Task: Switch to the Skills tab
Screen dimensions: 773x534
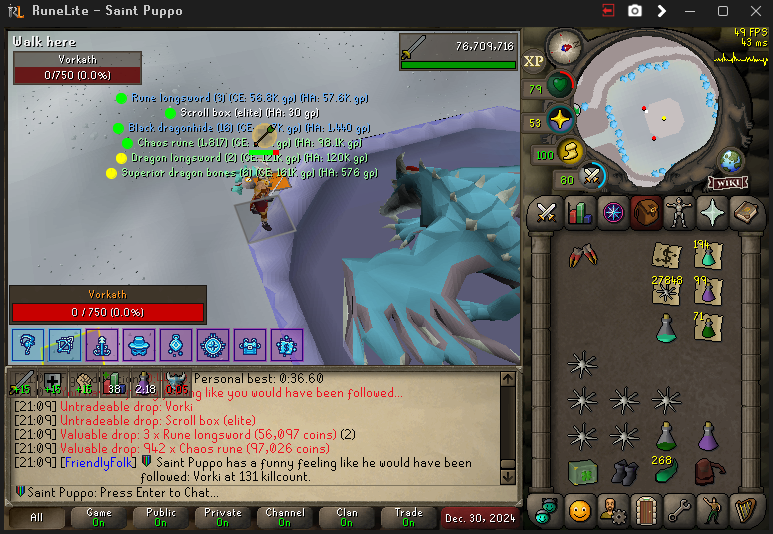Action: click(580, 213)
